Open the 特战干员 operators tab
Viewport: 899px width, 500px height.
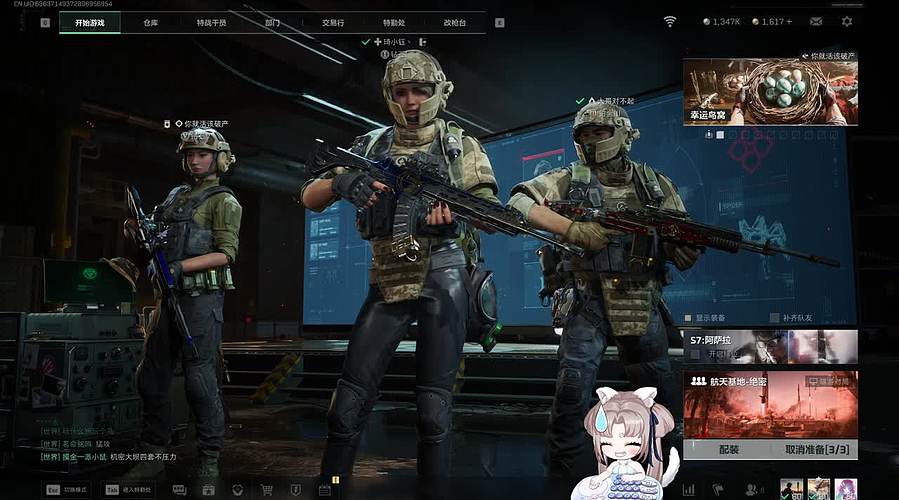point(211,22)
